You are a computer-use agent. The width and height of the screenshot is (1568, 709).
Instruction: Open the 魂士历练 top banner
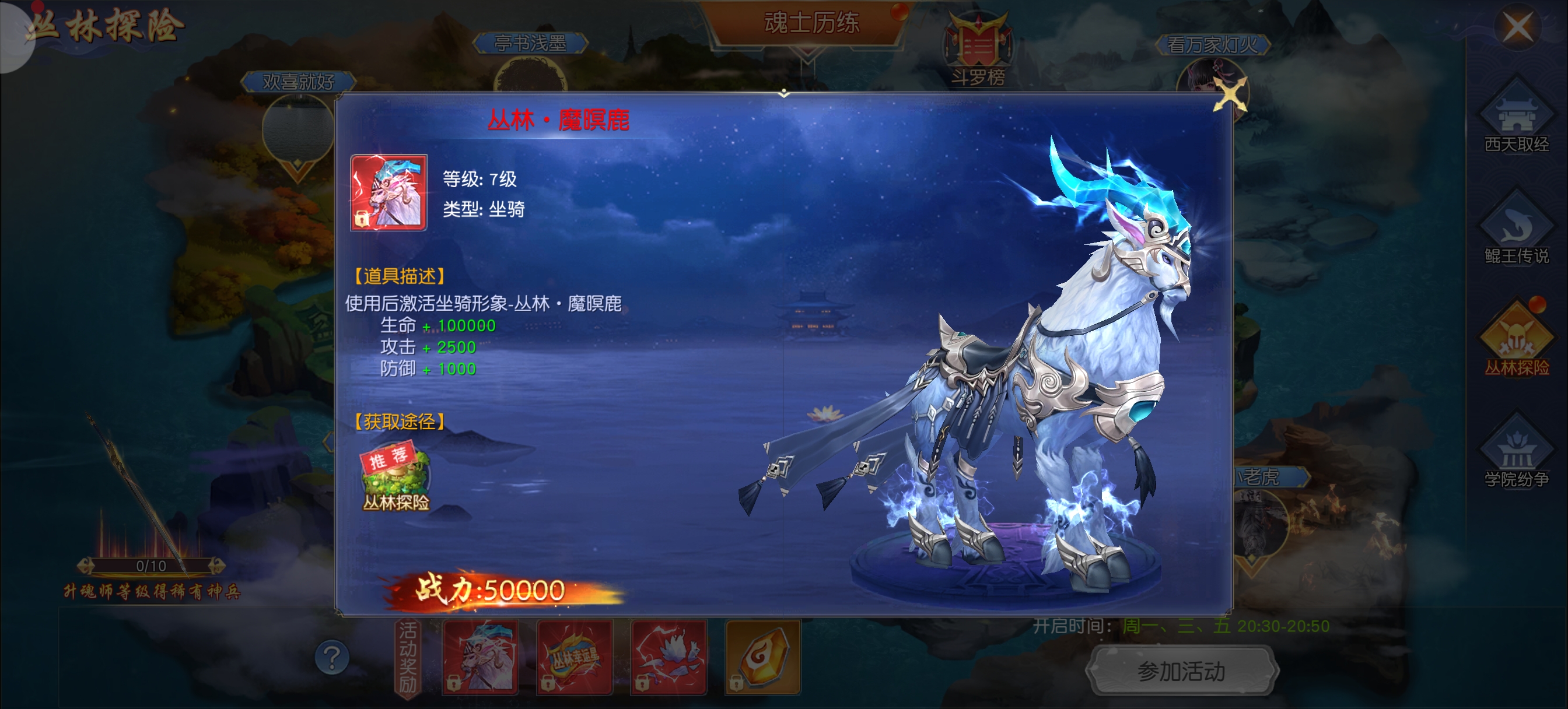pyautogui.click(x=811, y=23)
